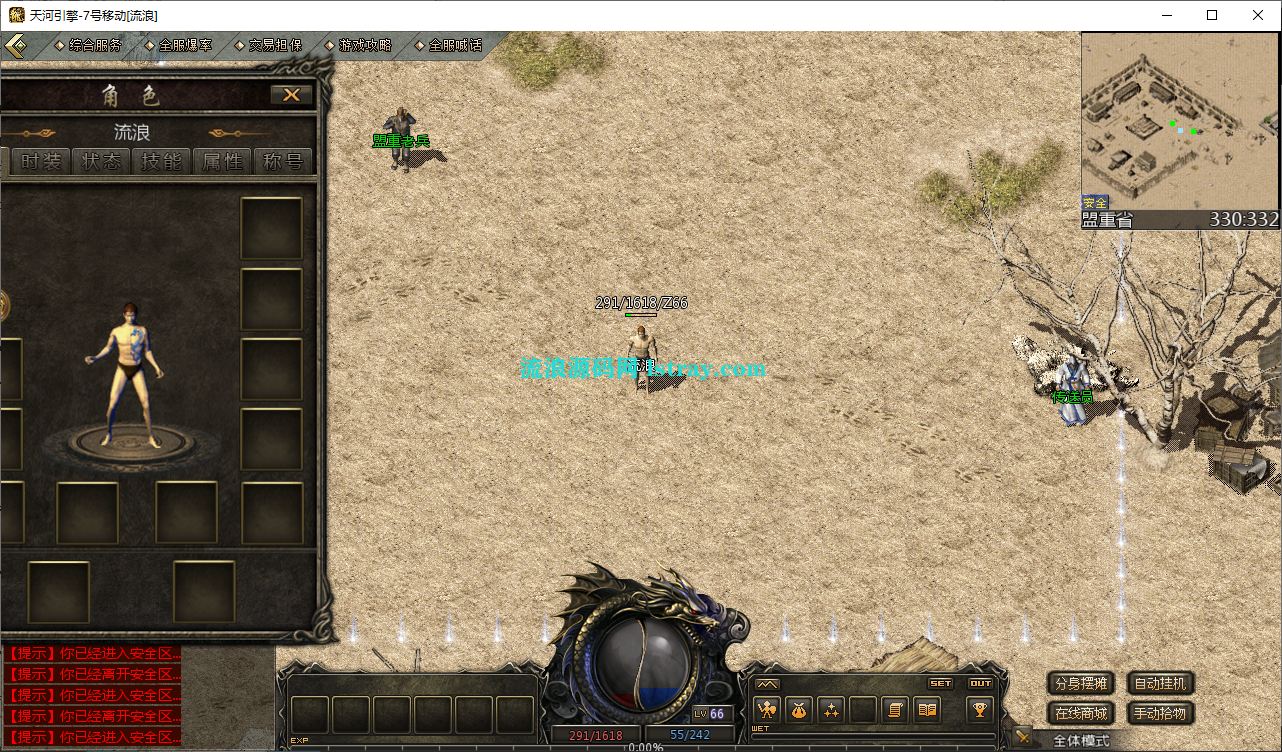Open the trophy icon in the toolbar
Screen dimensions: 1282x752
tap(979, 710)
